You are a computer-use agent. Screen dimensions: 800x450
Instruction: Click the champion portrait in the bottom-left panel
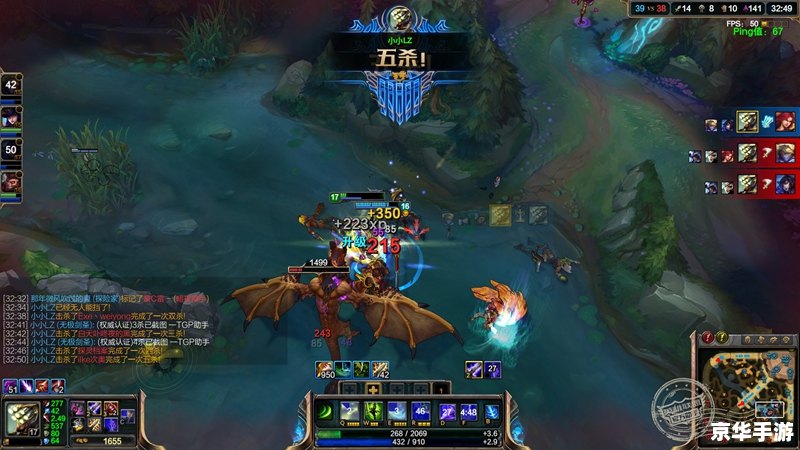coord(23,418)
